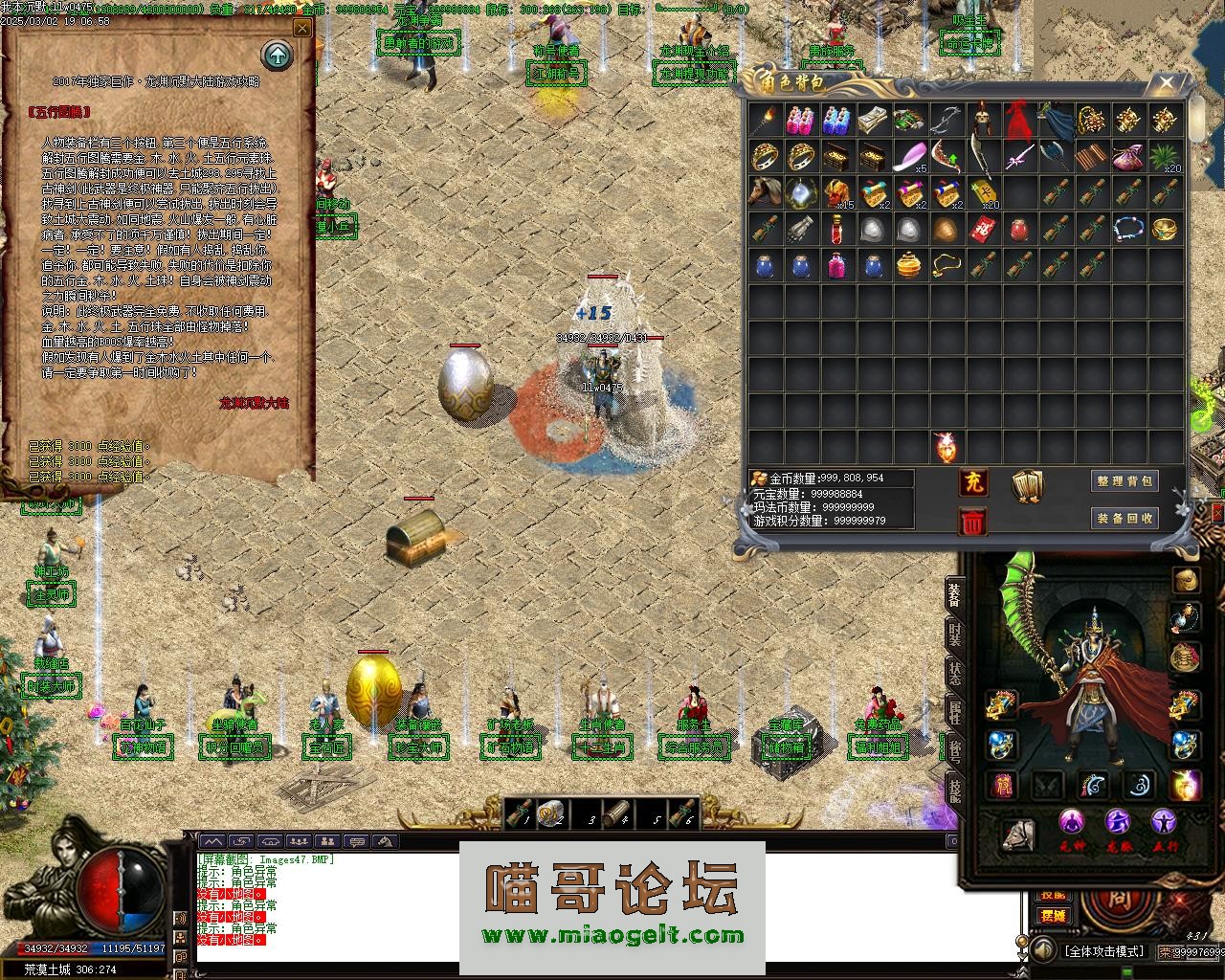This screenshot has height=980, width=1225.
Task: Use the wooden scroll in hotbar slot 4
Action: coord(616,813)
